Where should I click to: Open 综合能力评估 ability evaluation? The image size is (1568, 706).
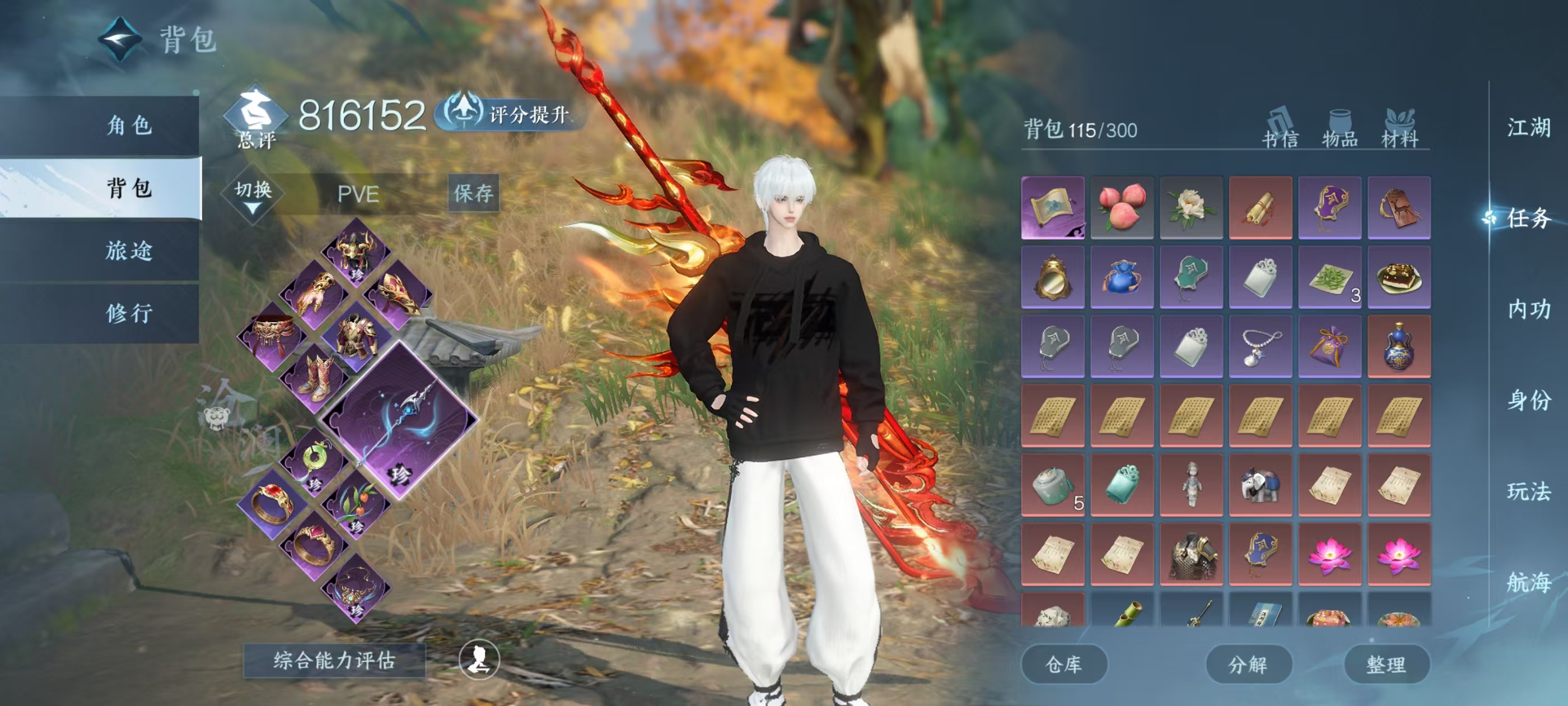[334, 660]
